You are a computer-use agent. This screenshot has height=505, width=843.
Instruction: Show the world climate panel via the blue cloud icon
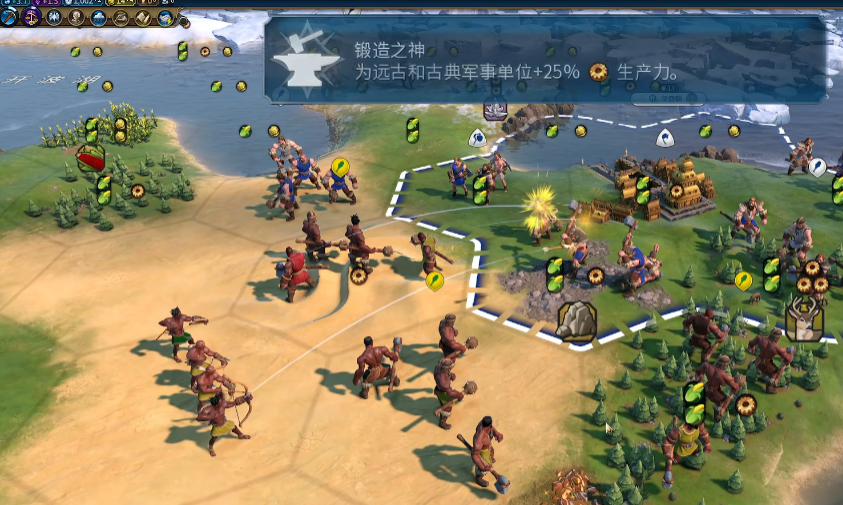(98, 17)
